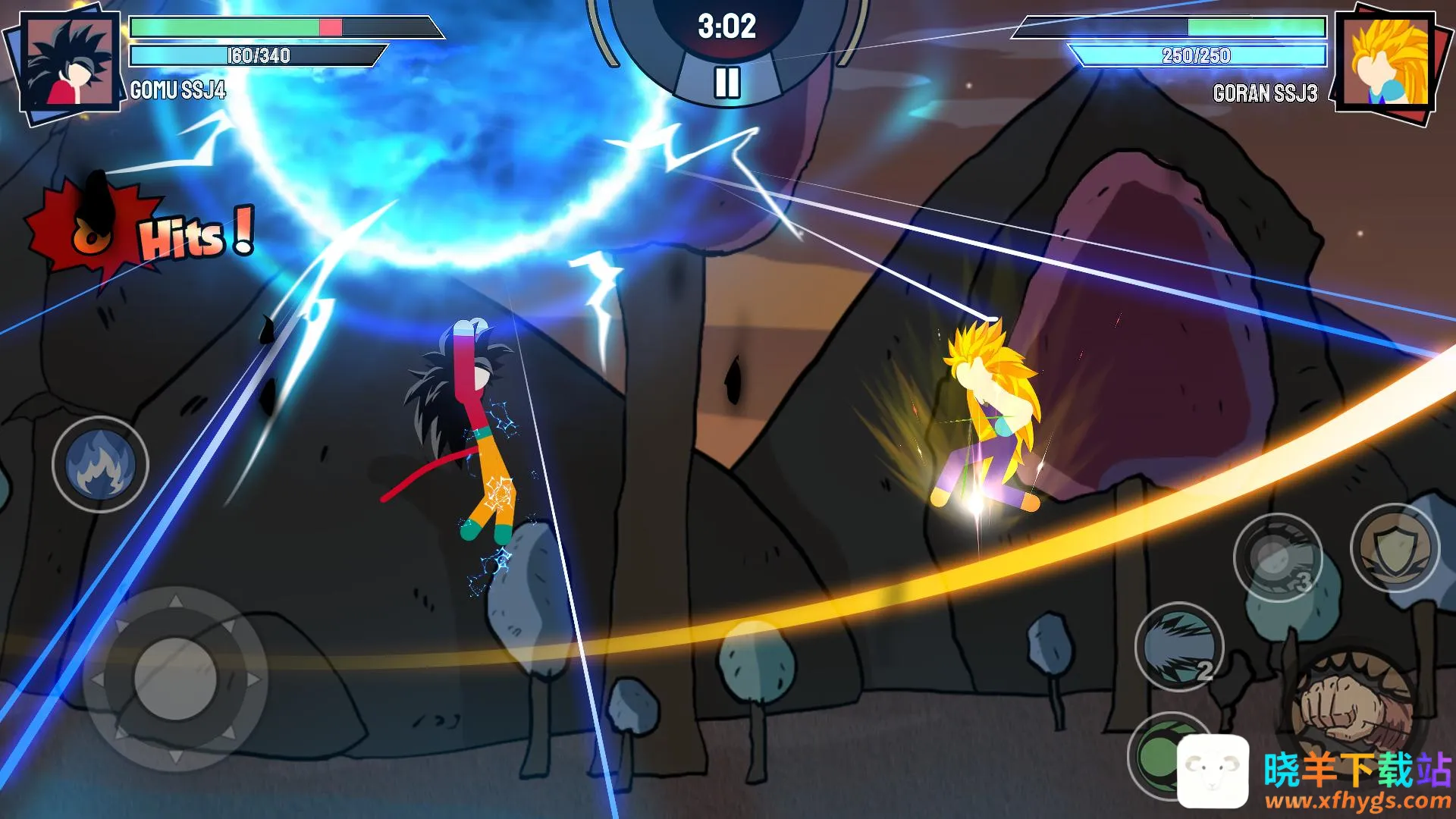The width and height of the screenshot is (1456, 819).
Task: Select the Gomu SSJ4 player portrait
Action: tap(69, 62)
